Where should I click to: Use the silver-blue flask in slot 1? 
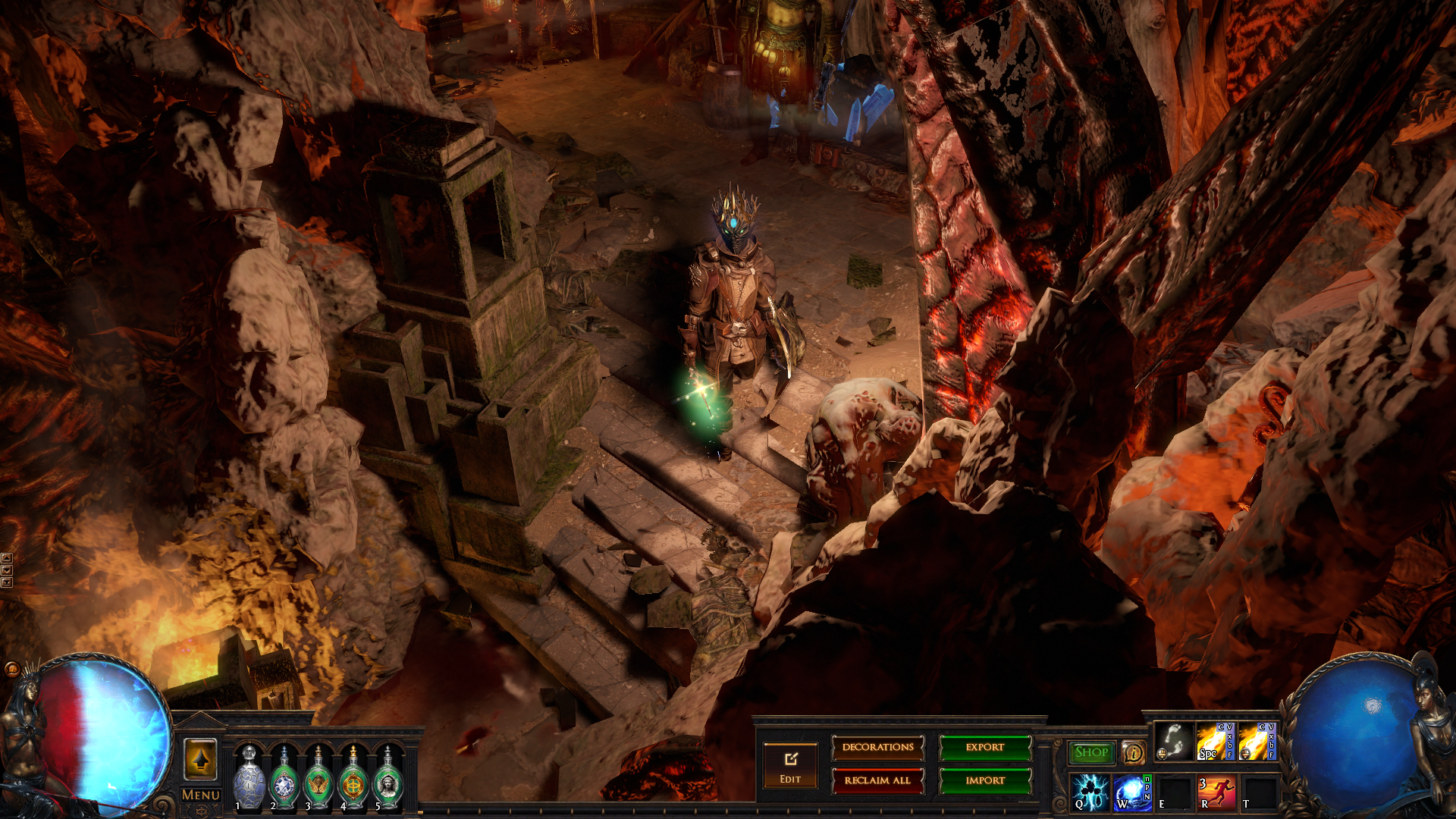249,777
